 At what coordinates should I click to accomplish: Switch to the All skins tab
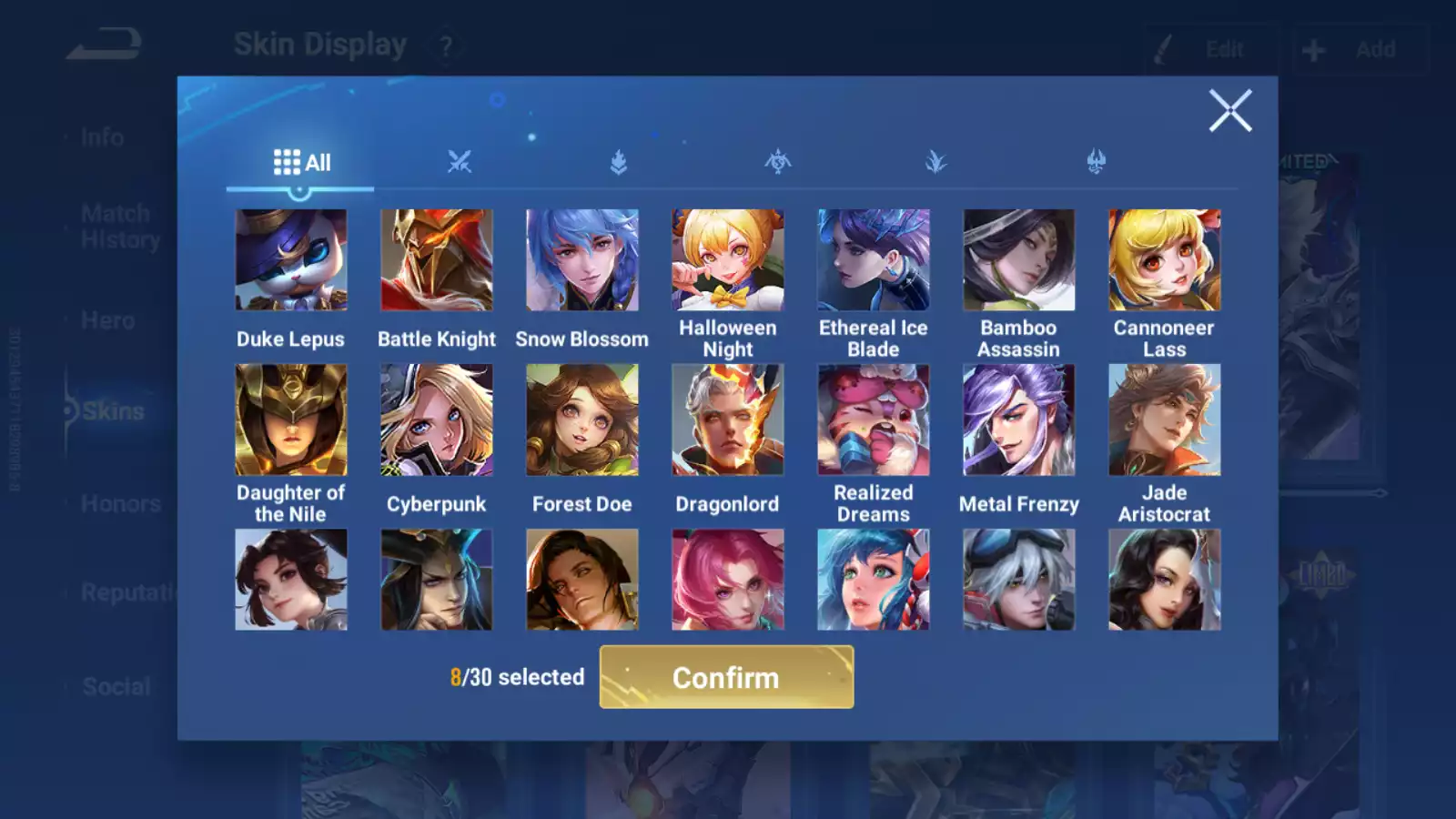[301, 163]
